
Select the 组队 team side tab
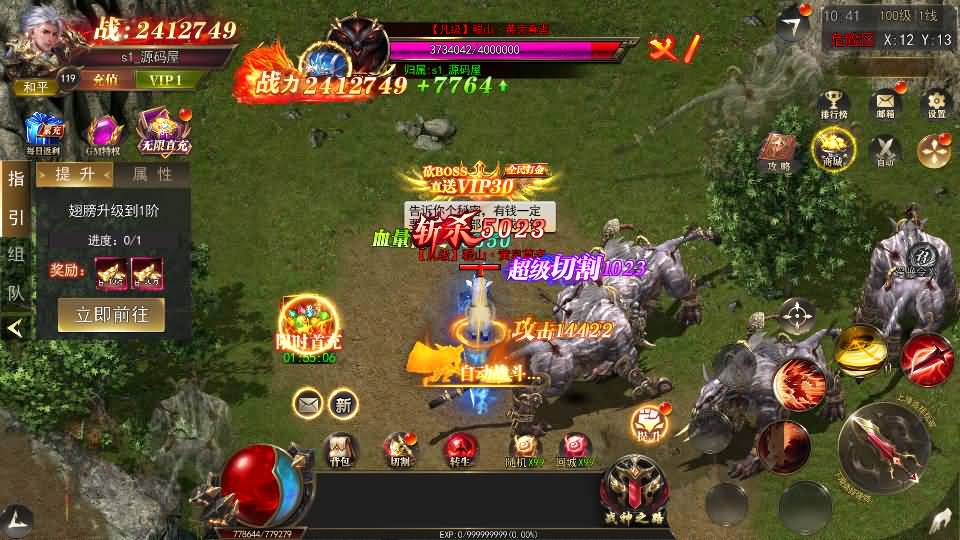pyautogui.click(x=15, y=270)
